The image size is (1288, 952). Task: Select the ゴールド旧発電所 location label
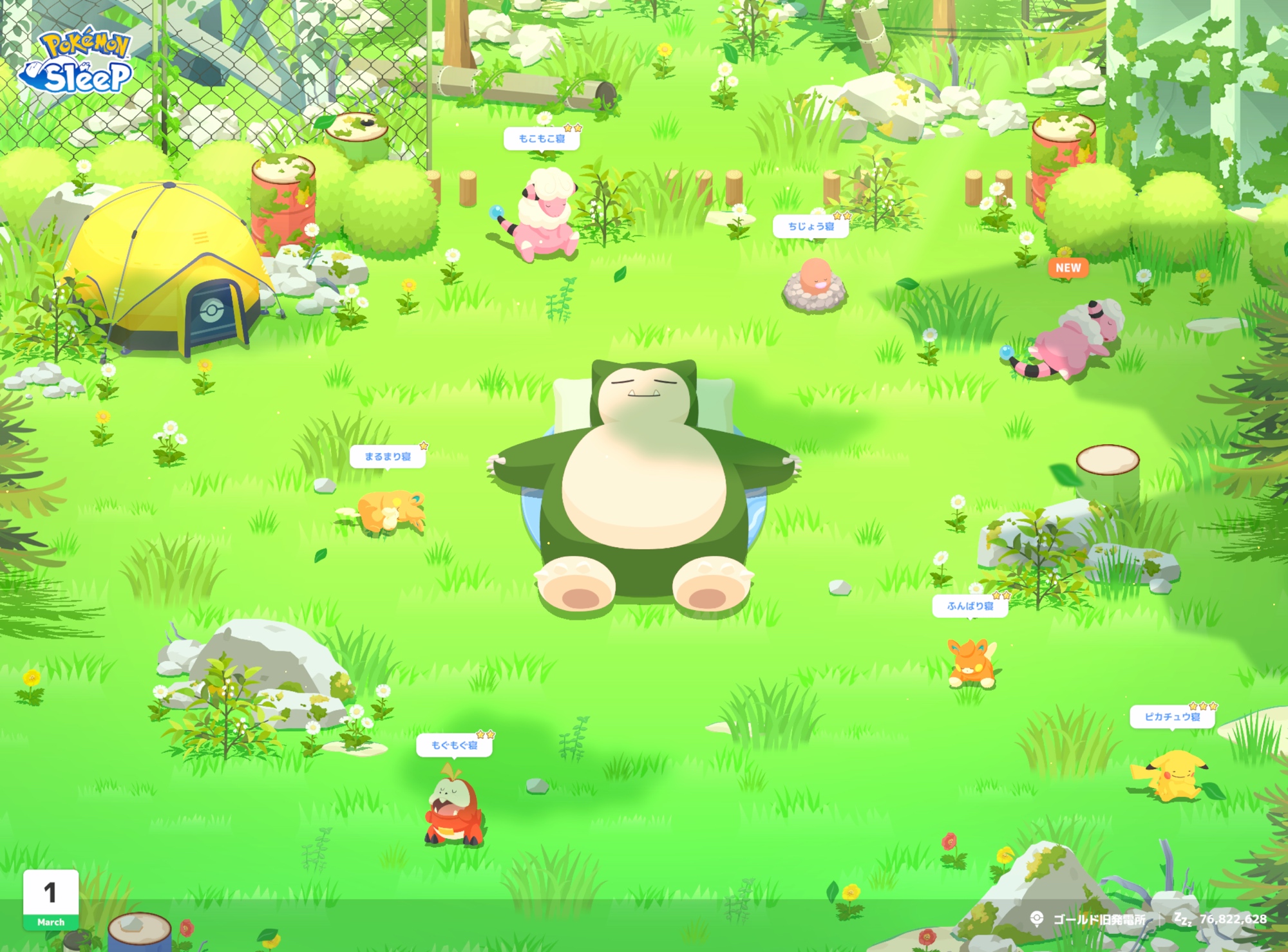1099,919
